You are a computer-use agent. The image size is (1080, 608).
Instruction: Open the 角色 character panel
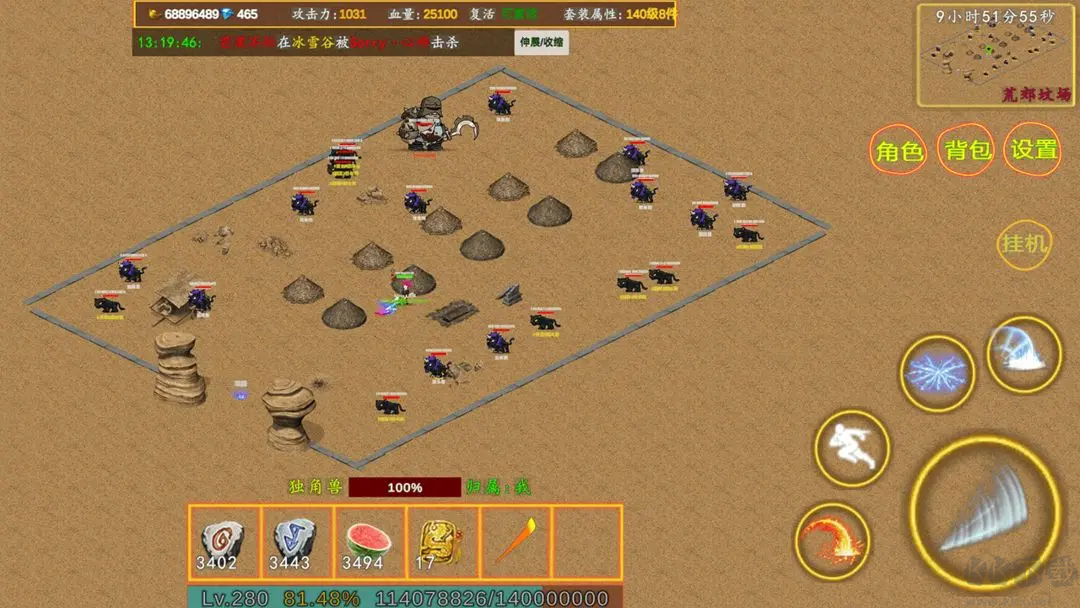click(898, 150)
